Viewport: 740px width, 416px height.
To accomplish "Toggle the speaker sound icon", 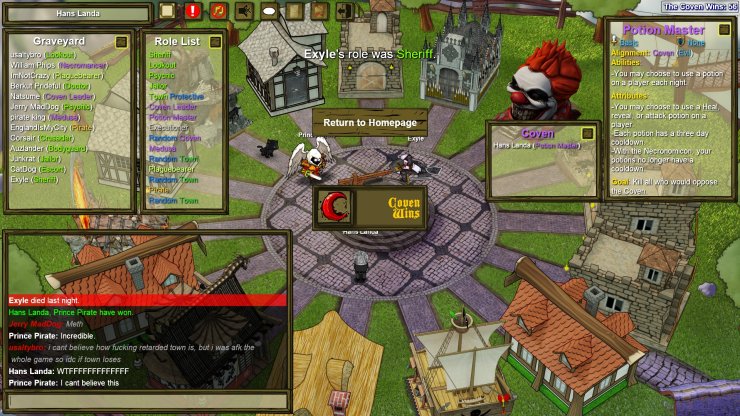I will (x=244, y=11).
